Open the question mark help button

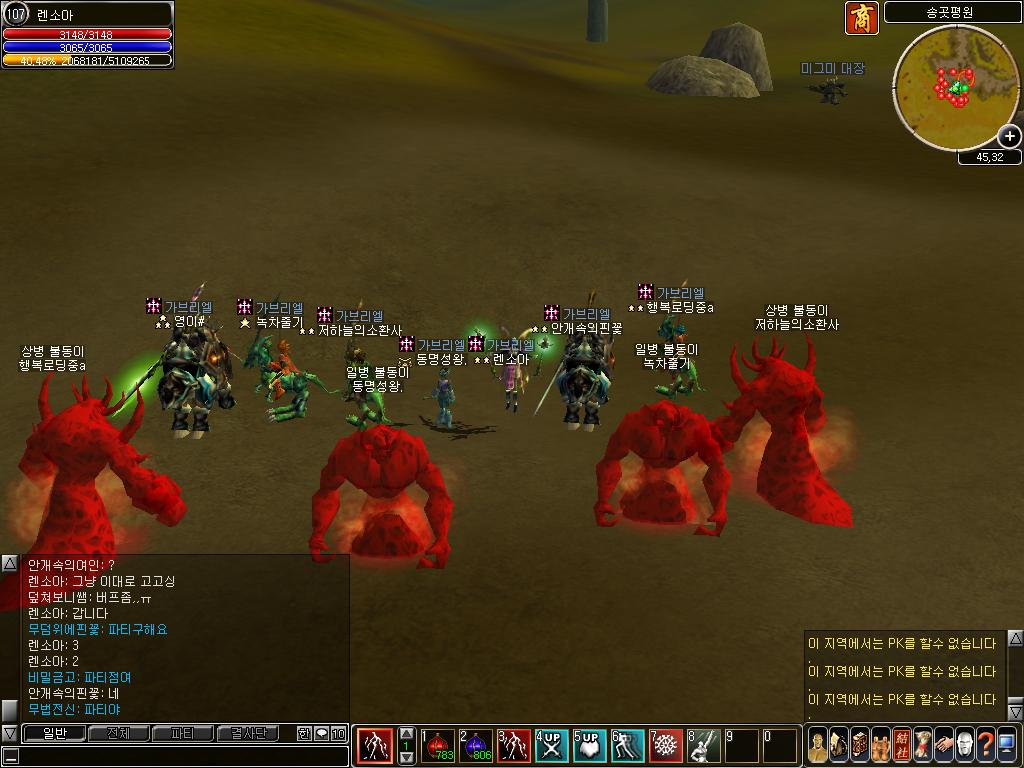pyautogui.click(x=985, y=746)
